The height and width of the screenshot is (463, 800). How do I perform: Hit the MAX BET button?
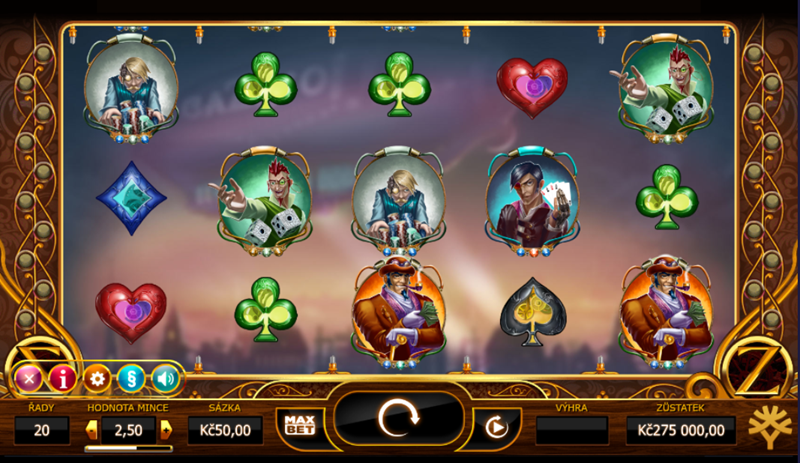pos(300,424)
